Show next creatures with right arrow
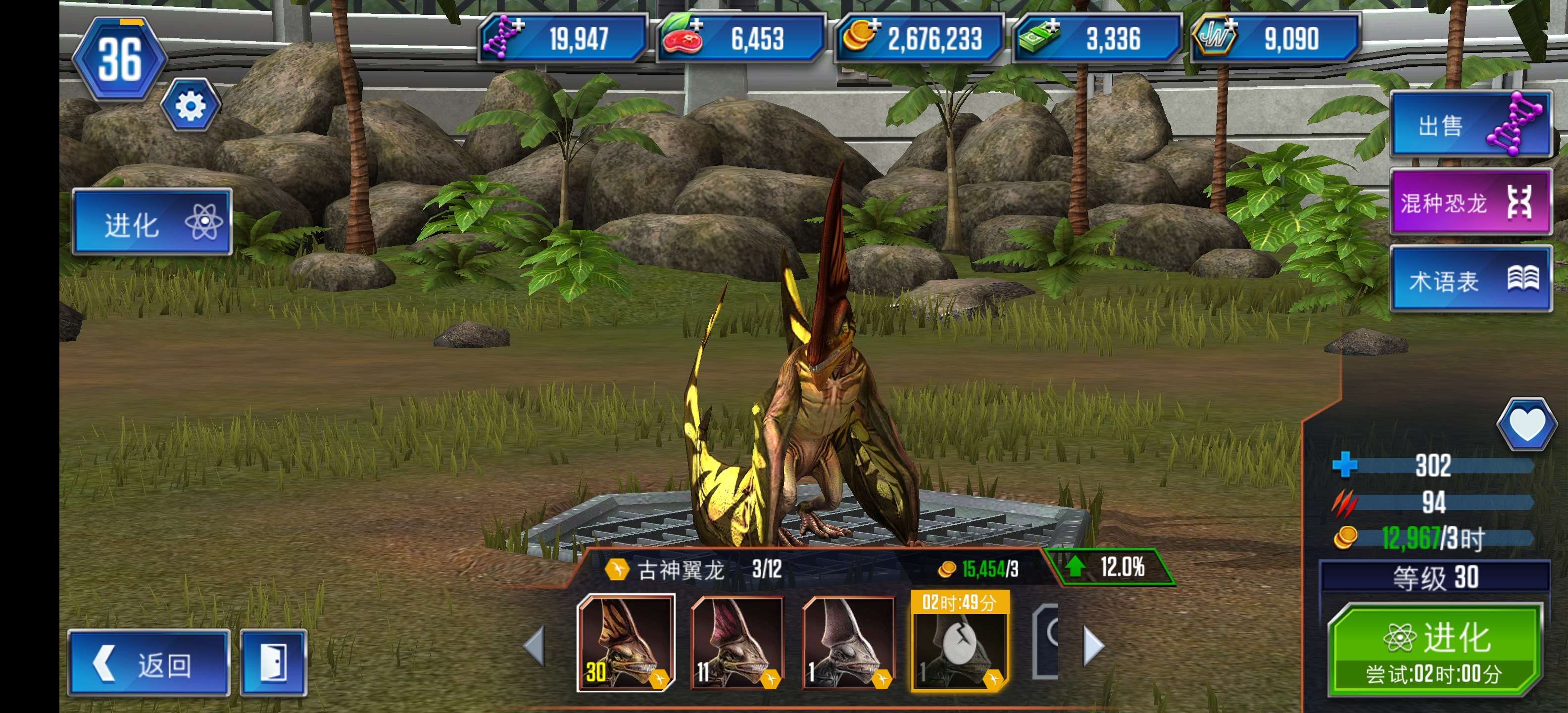The height and width of the screenshot is (713, 1568). pyautogui.click(x=1093, y=646)
